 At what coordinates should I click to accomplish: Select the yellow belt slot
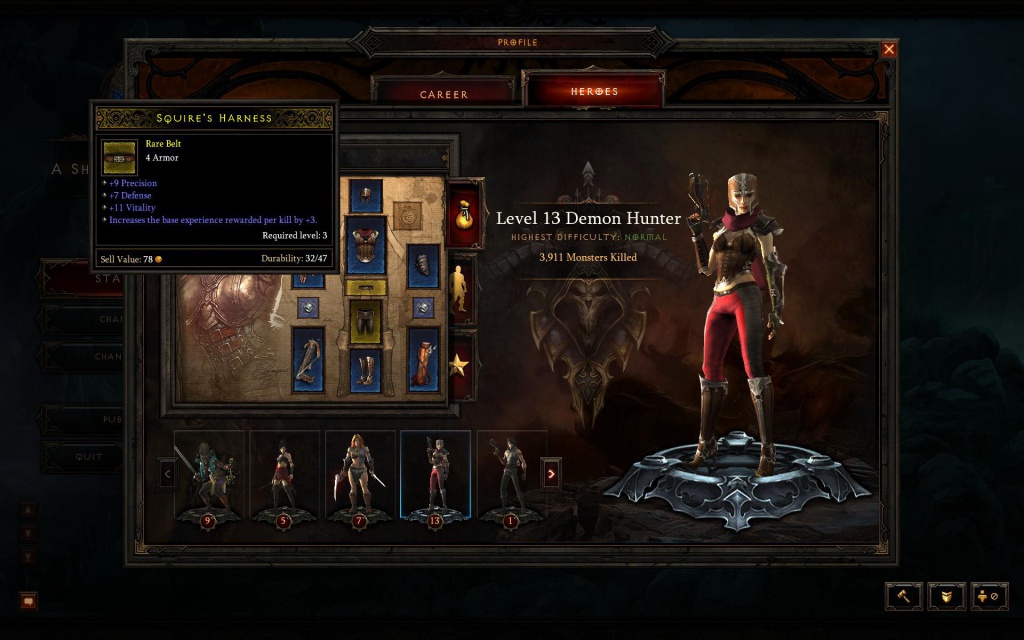click(x=366, y=288)
